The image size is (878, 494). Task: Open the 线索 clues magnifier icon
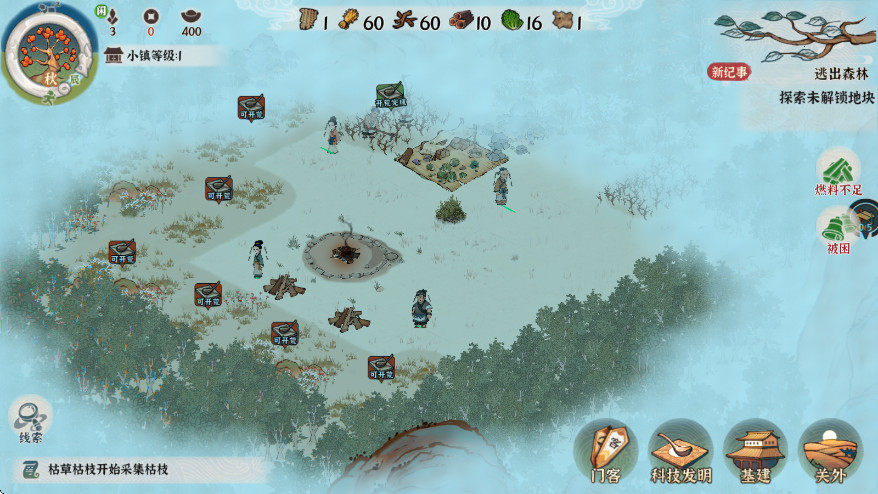(31, 417)
